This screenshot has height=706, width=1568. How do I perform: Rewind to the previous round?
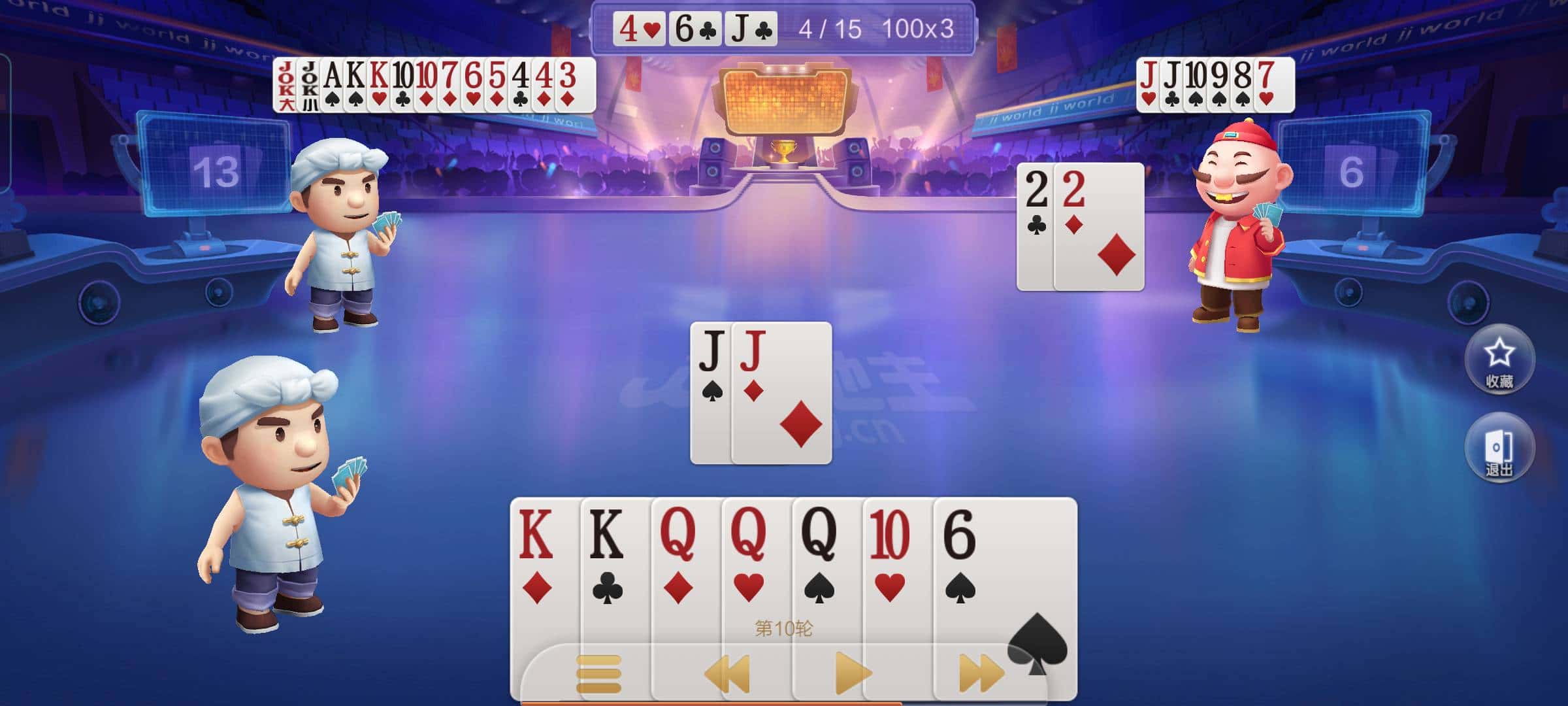(727, 673)
